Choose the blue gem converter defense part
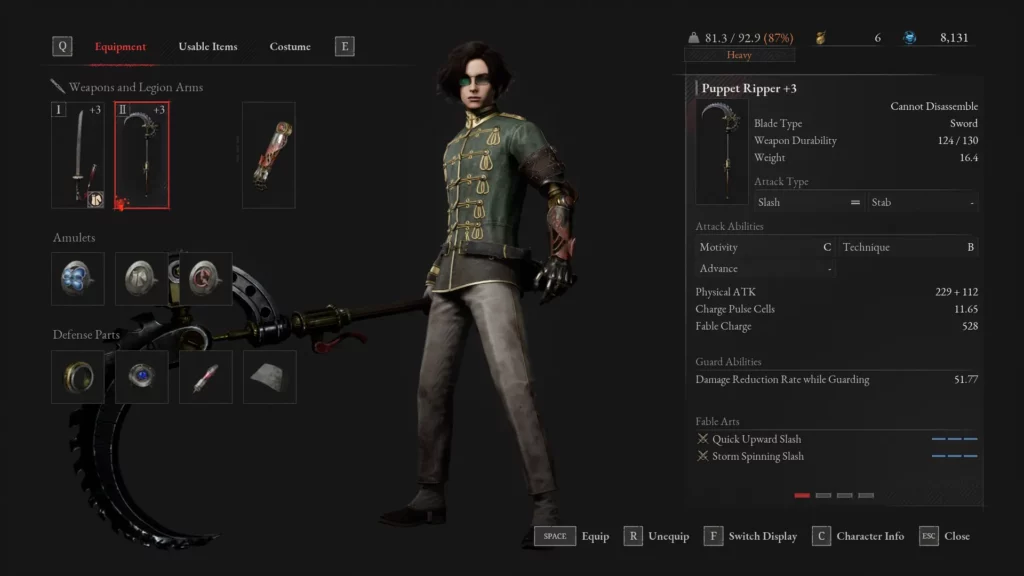Image resolution: width=1024 pixels, height=576 pixels. (141, 377)
